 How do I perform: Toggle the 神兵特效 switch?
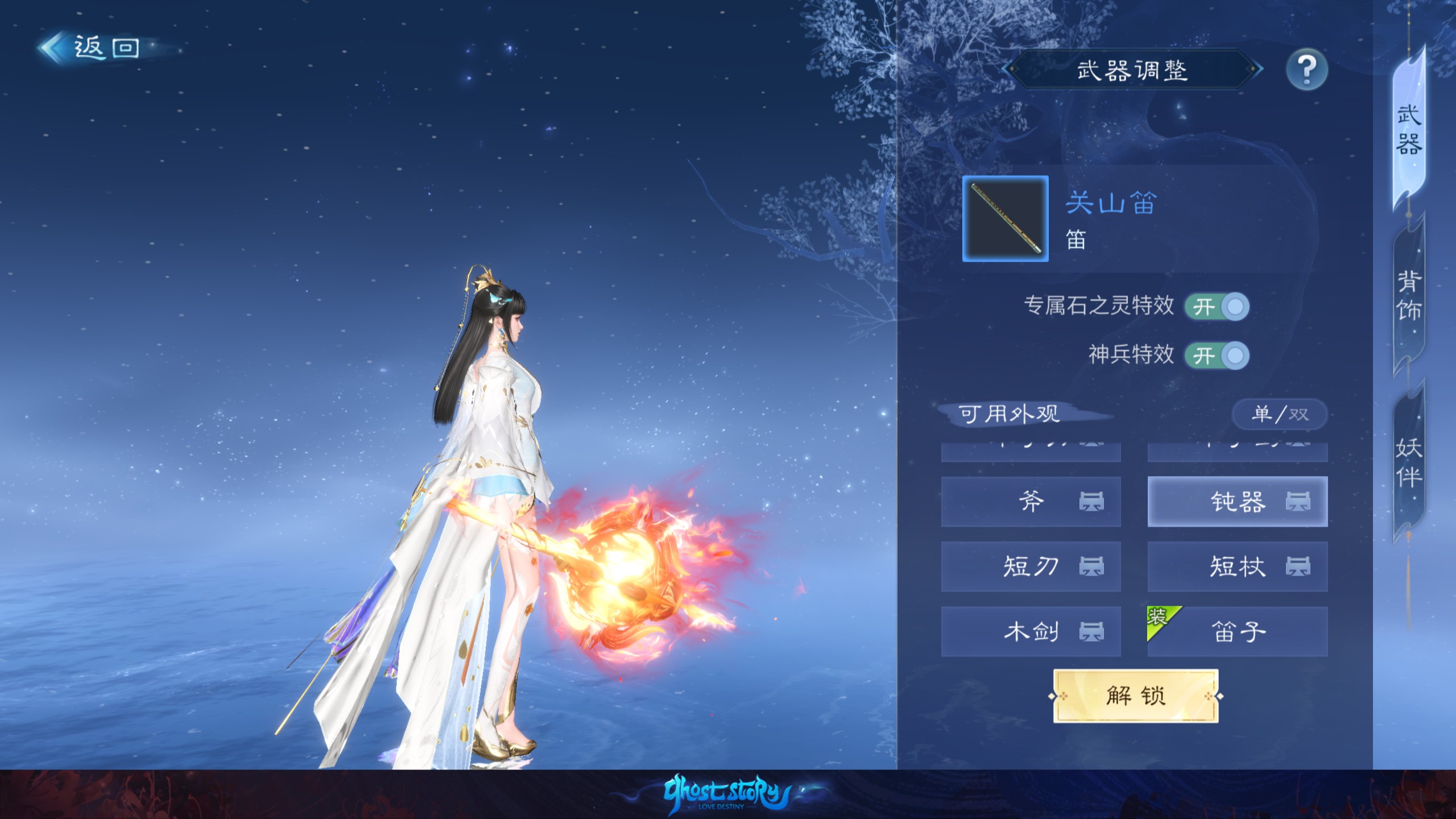[1217, 356]
